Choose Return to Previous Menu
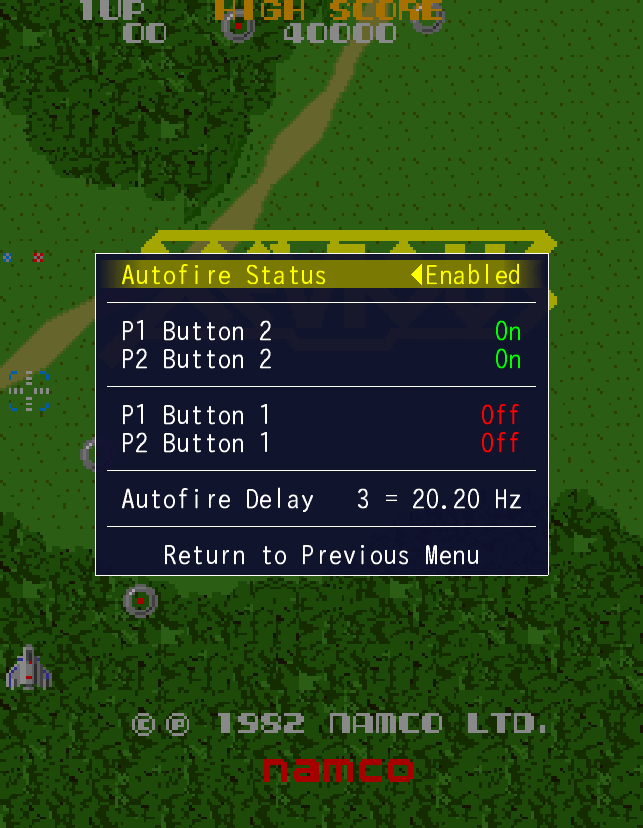The height and width of the screenshot is (828, 643). 321,555
